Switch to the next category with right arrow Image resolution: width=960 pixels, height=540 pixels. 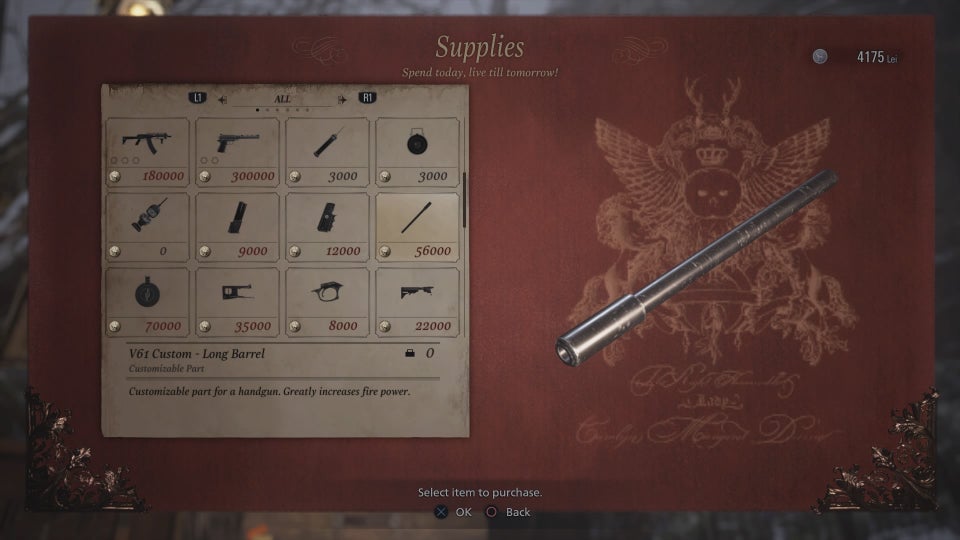pos(343,99)
